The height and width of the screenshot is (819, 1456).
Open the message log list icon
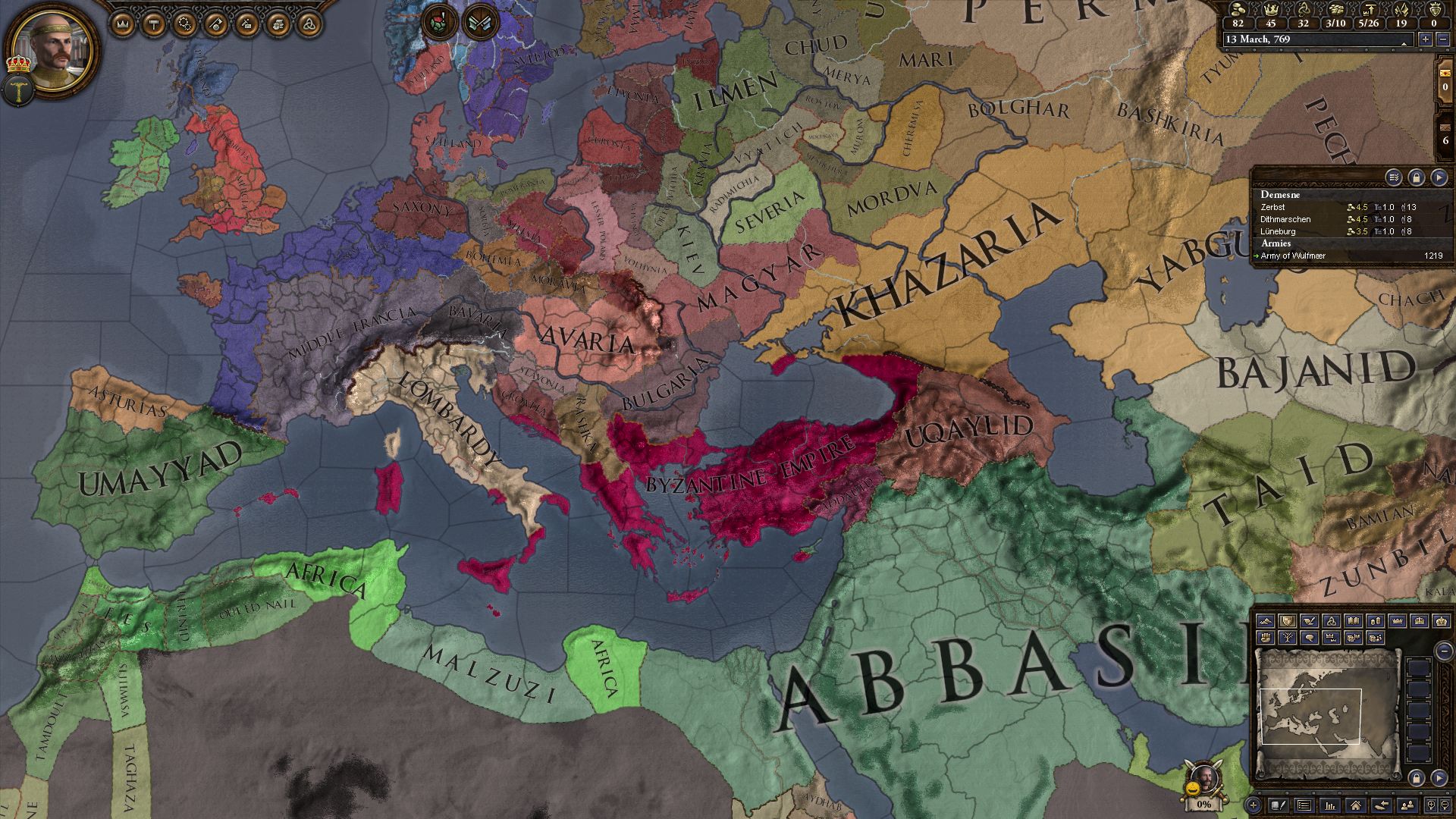(1304, 806)
